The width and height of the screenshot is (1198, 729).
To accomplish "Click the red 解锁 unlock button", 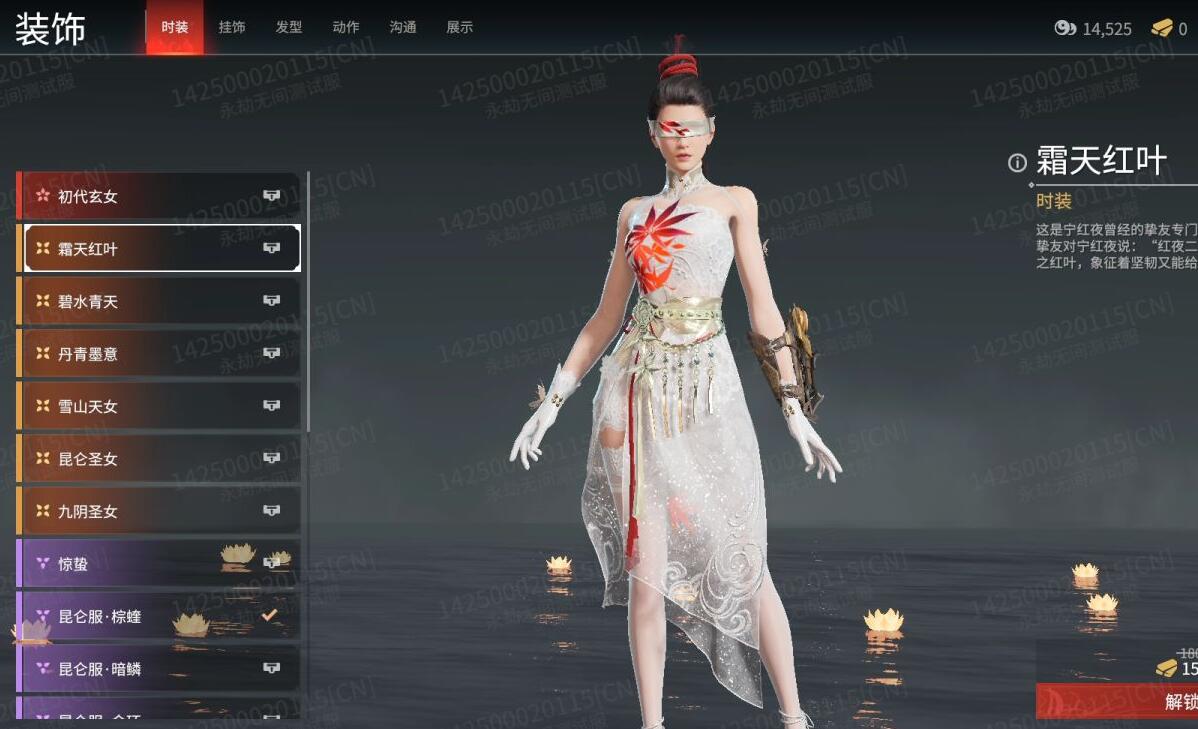I will [x=1120, y=701].
